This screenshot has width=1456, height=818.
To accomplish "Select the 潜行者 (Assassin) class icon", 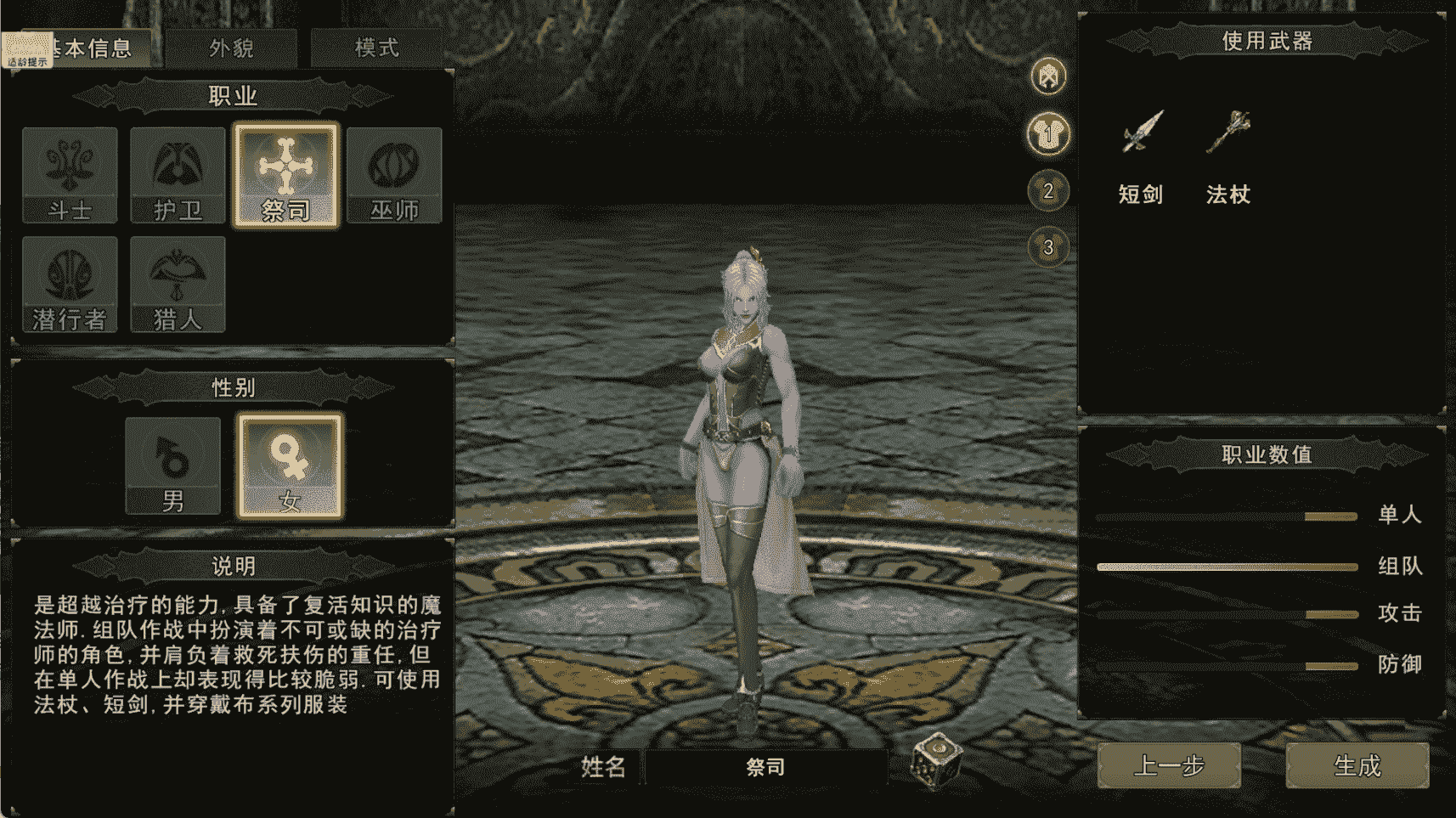I will (70, 285).
